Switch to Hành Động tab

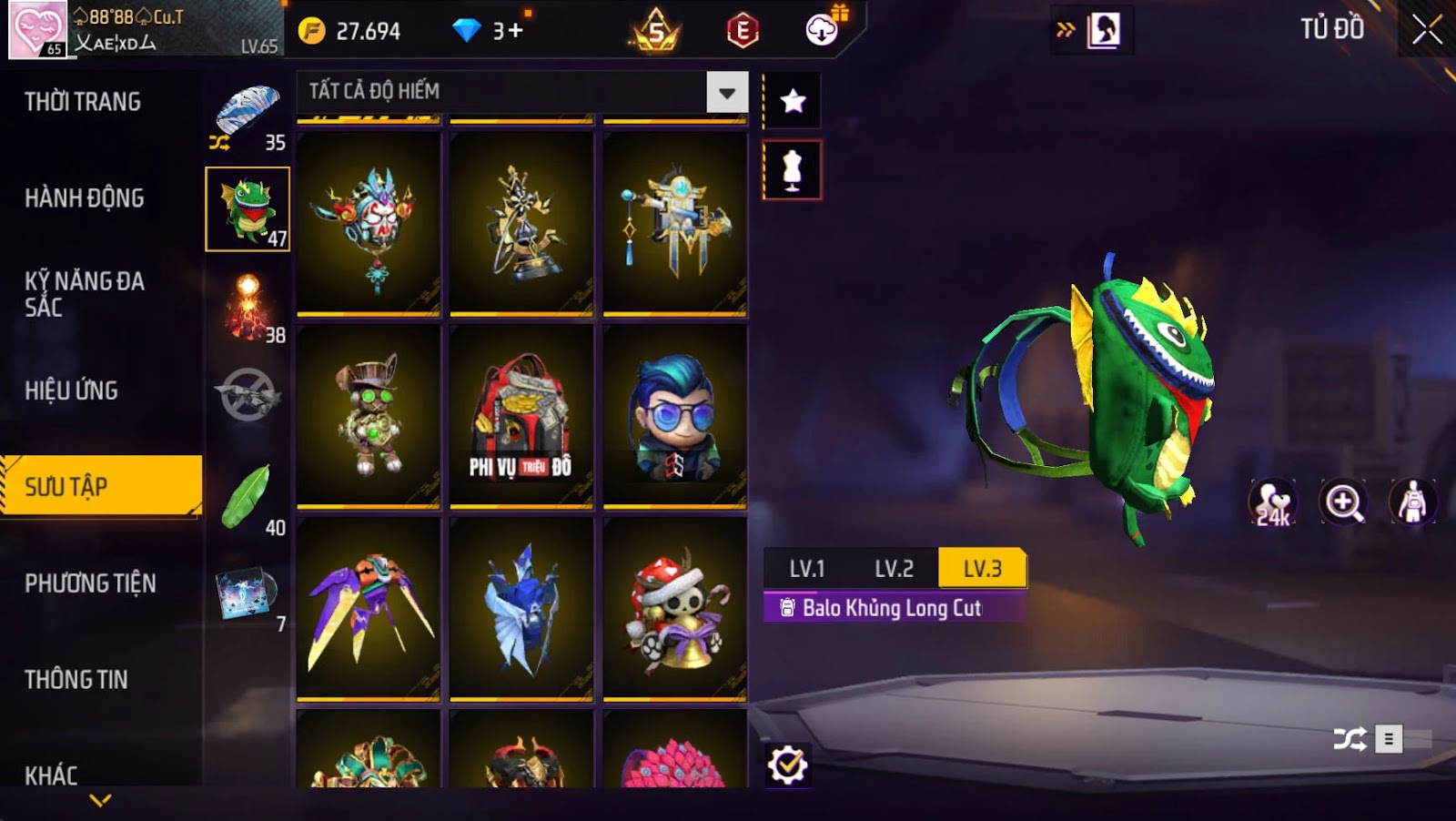pyautogui.click(x=84, y=198)
